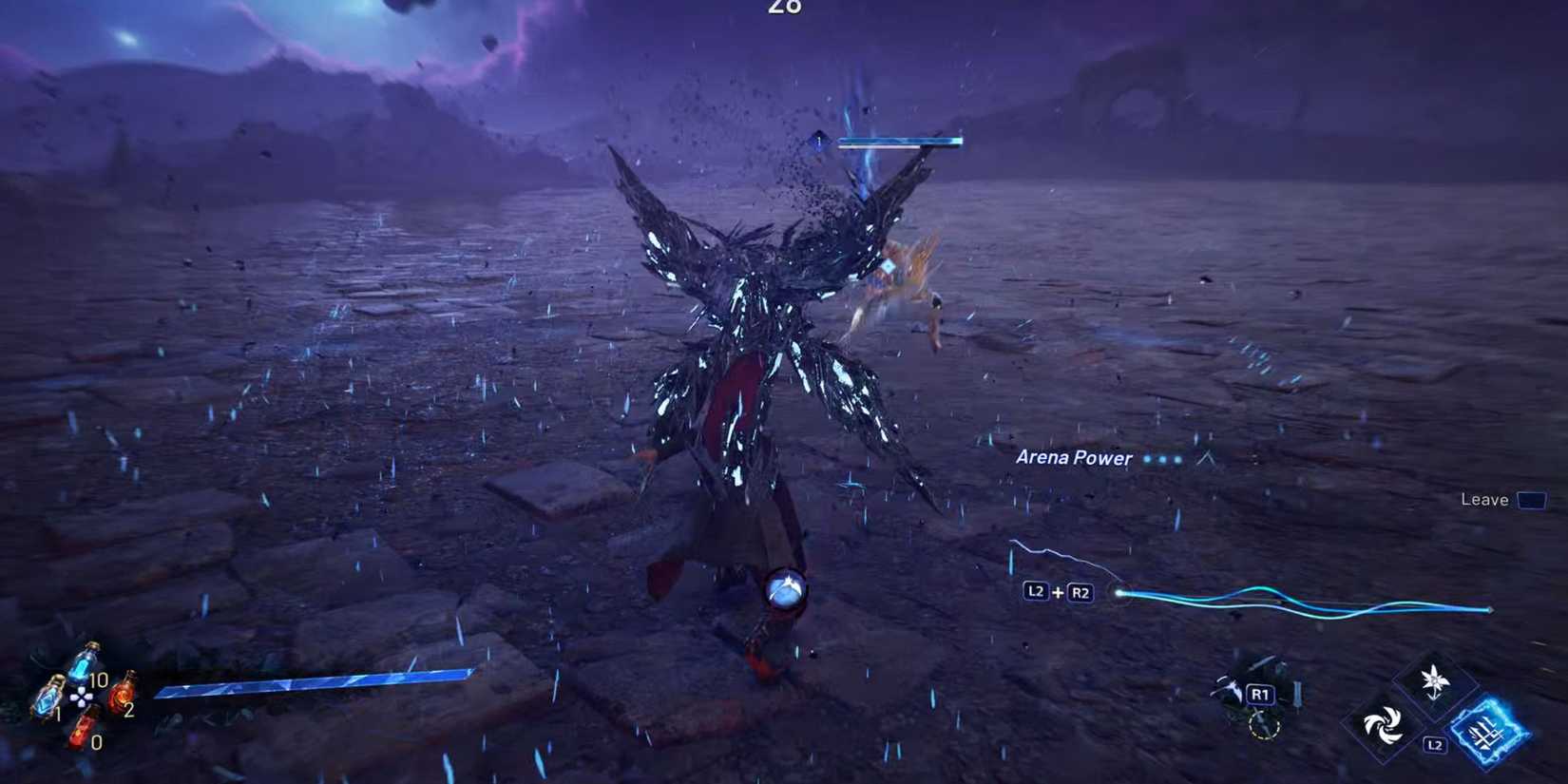Click the first Arena Power dot indicator

(1147, 460)
